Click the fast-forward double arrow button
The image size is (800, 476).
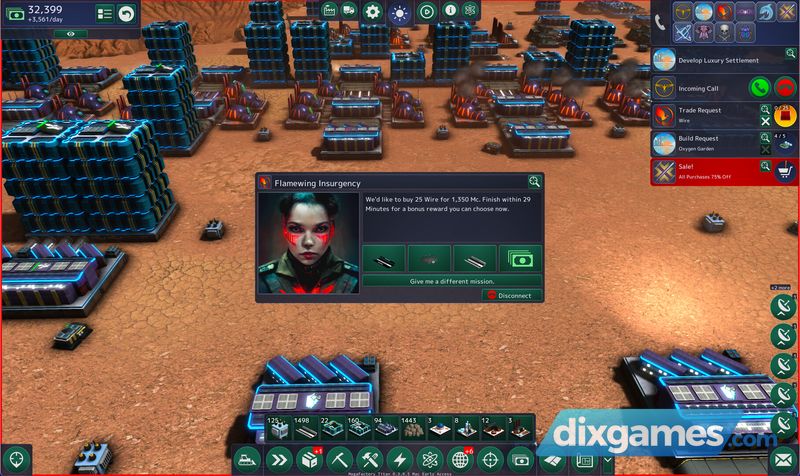click(280, 460)
